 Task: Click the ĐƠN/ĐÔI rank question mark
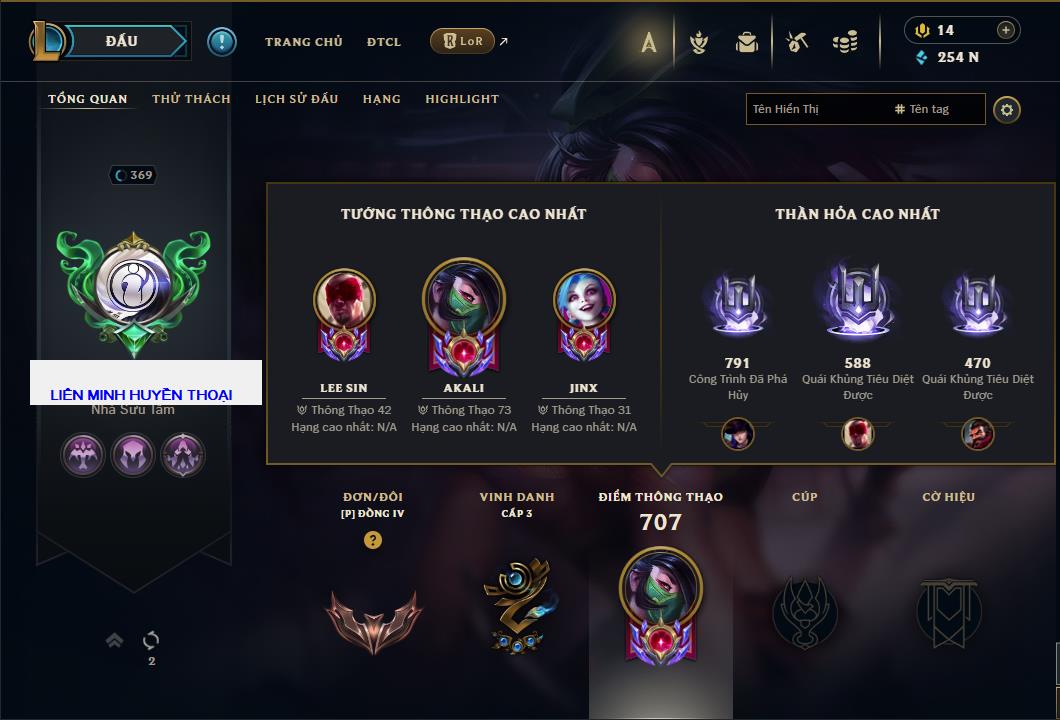373,540
